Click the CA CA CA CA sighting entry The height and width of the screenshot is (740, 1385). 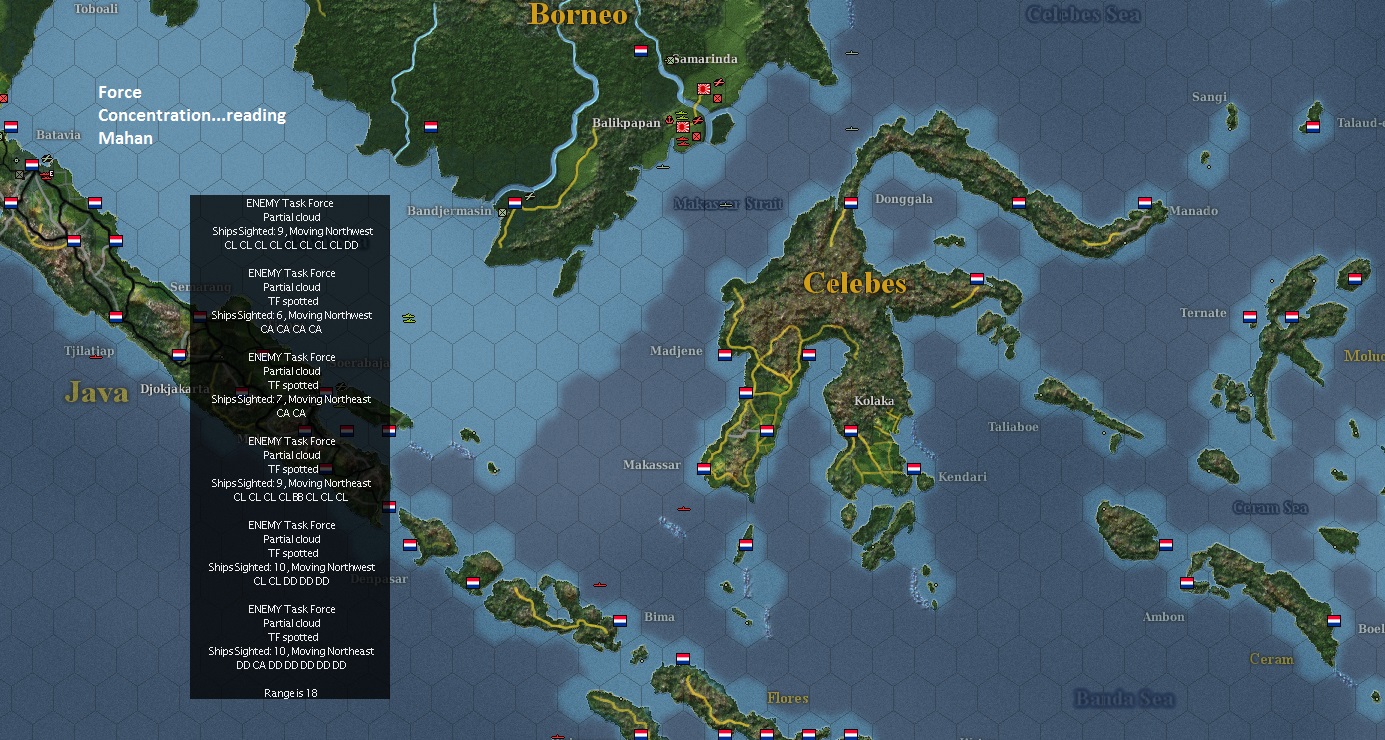(x=290, y=328)
